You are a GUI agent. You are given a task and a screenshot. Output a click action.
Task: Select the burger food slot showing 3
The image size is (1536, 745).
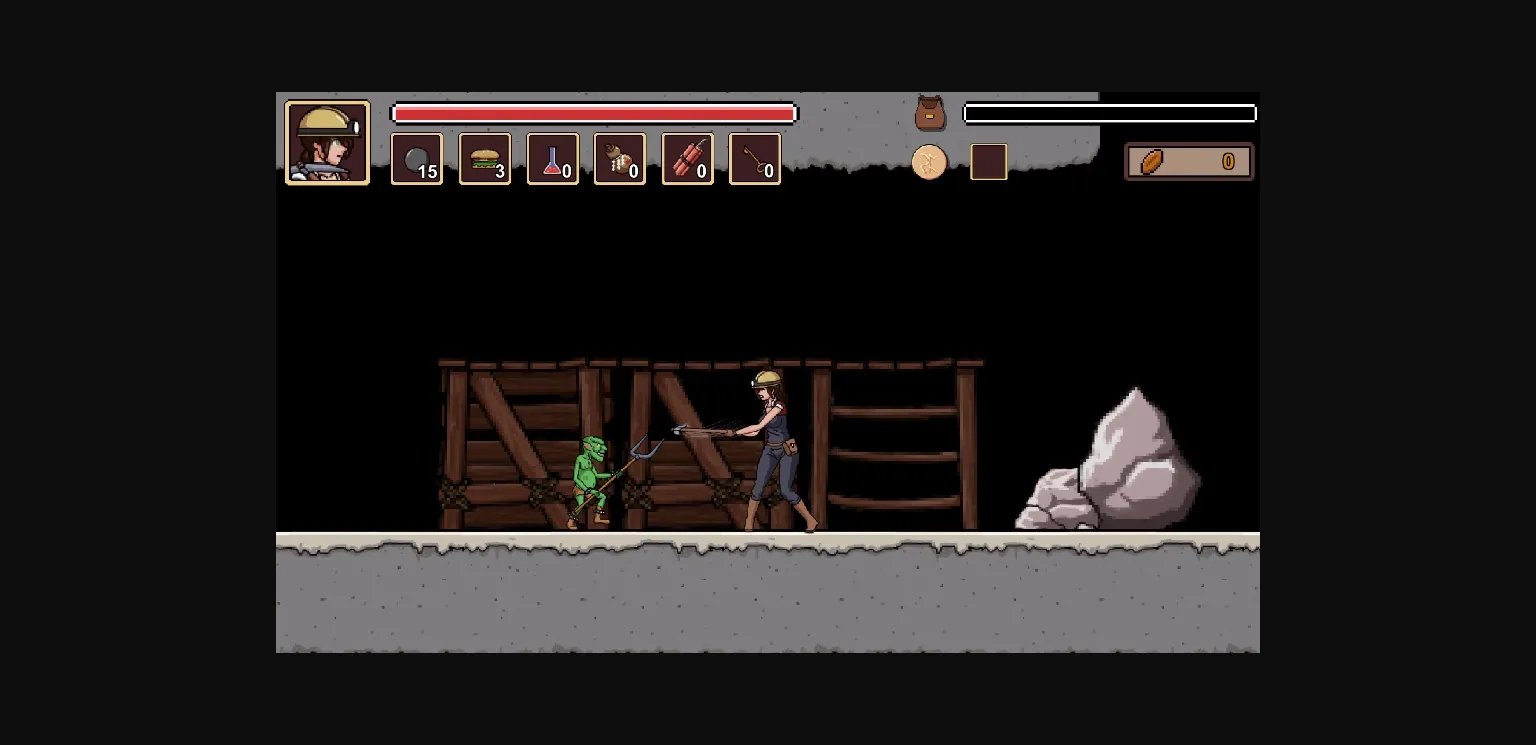point(485,159)
